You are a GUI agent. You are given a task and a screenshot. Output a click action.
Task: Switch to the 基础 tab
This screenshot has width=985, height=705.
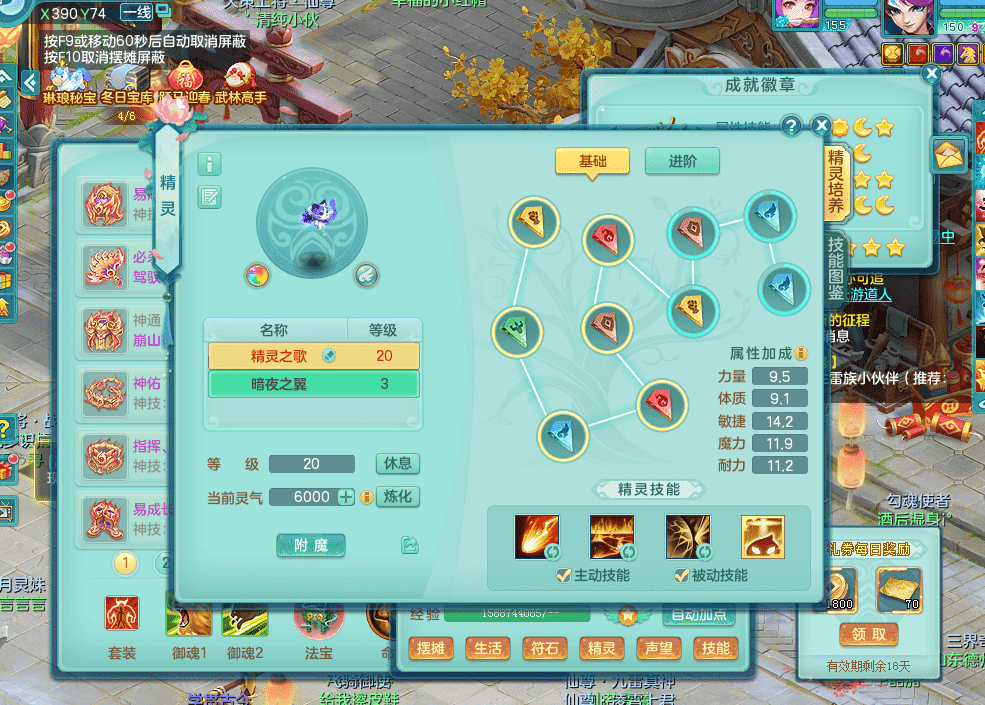point(591,161)
